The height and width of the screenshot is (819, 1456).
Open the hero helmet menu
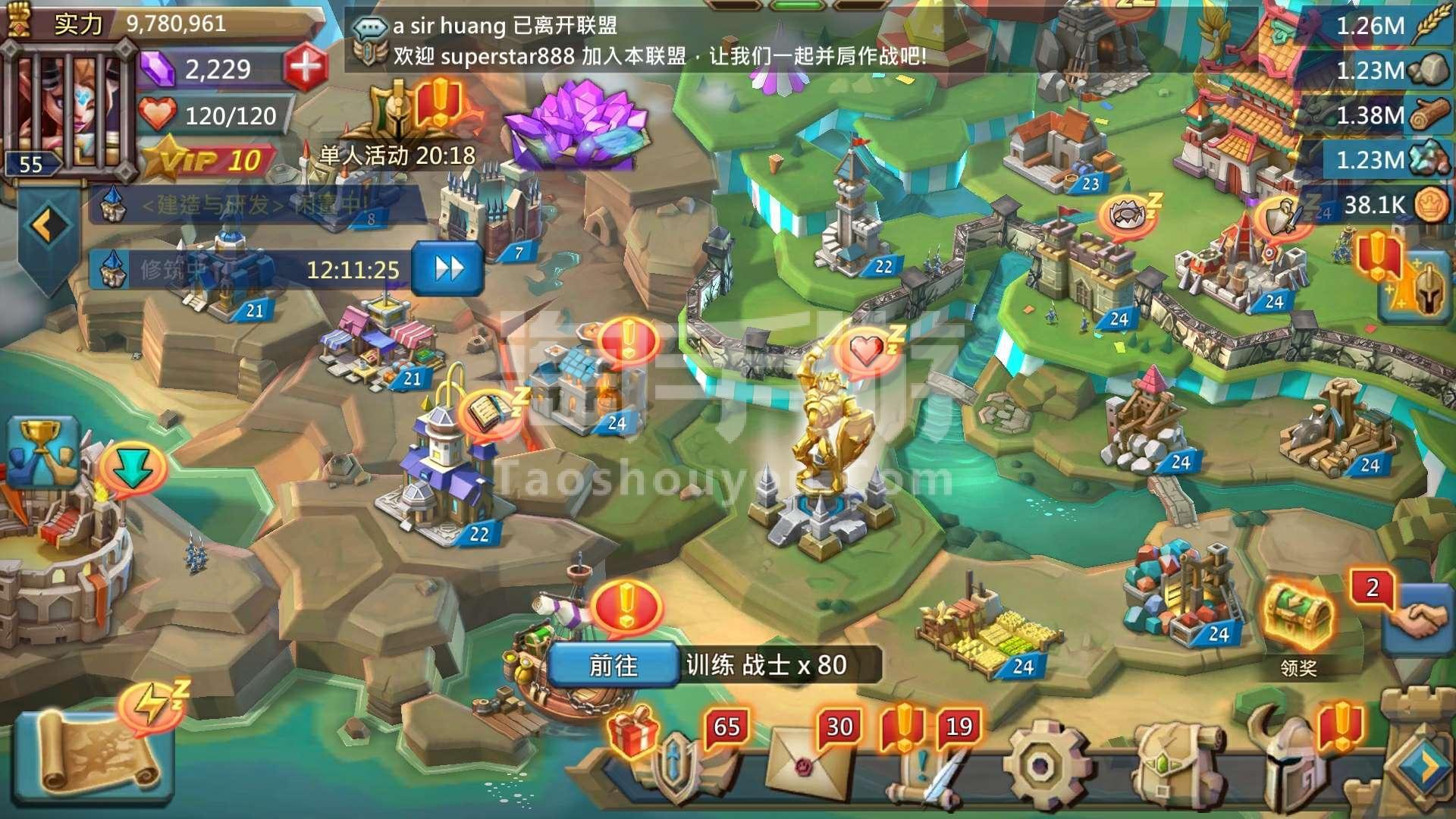tap(1293, 766)
